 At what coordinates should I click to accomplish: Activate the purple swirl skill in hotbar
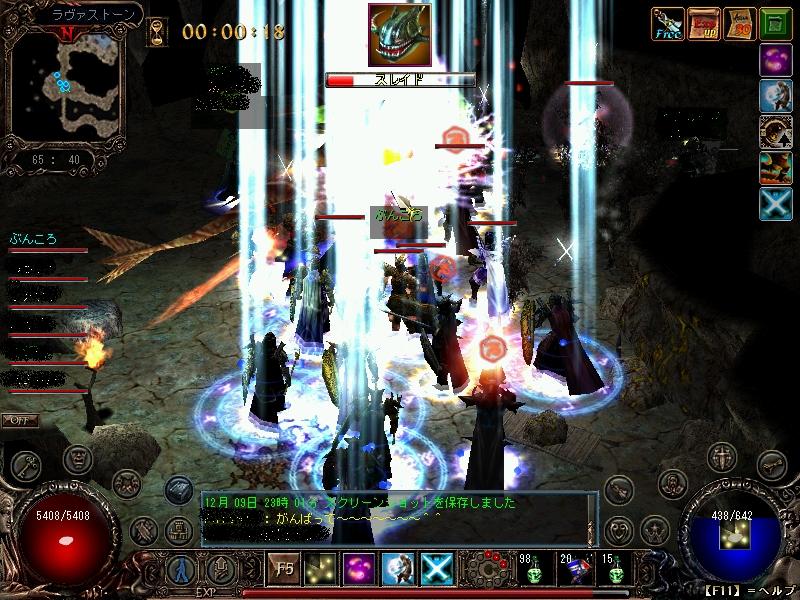pos(359,569)
